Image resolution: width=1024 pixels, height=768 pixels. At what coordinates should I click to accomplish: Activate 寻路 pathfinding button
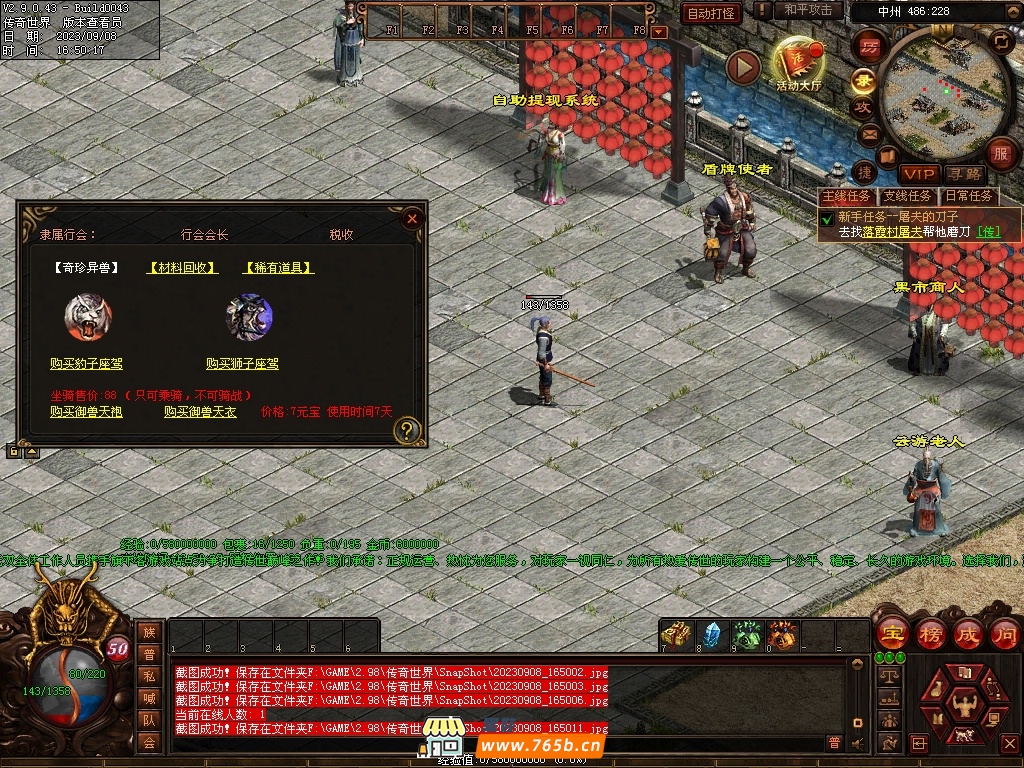click(x=965, y=174)
